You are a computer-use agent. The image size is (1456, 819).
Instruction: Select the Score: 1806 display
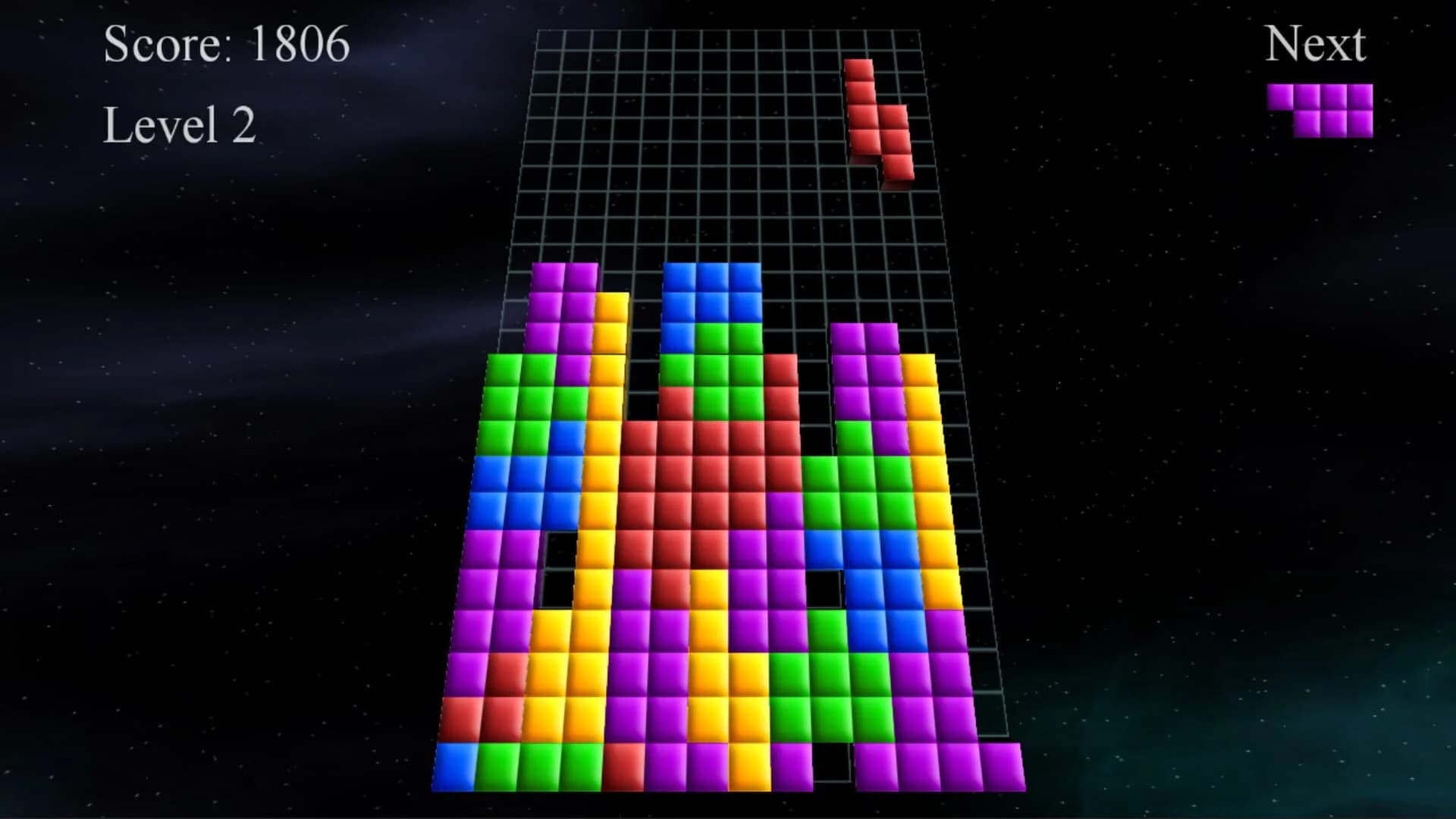[x=225, y=45]
